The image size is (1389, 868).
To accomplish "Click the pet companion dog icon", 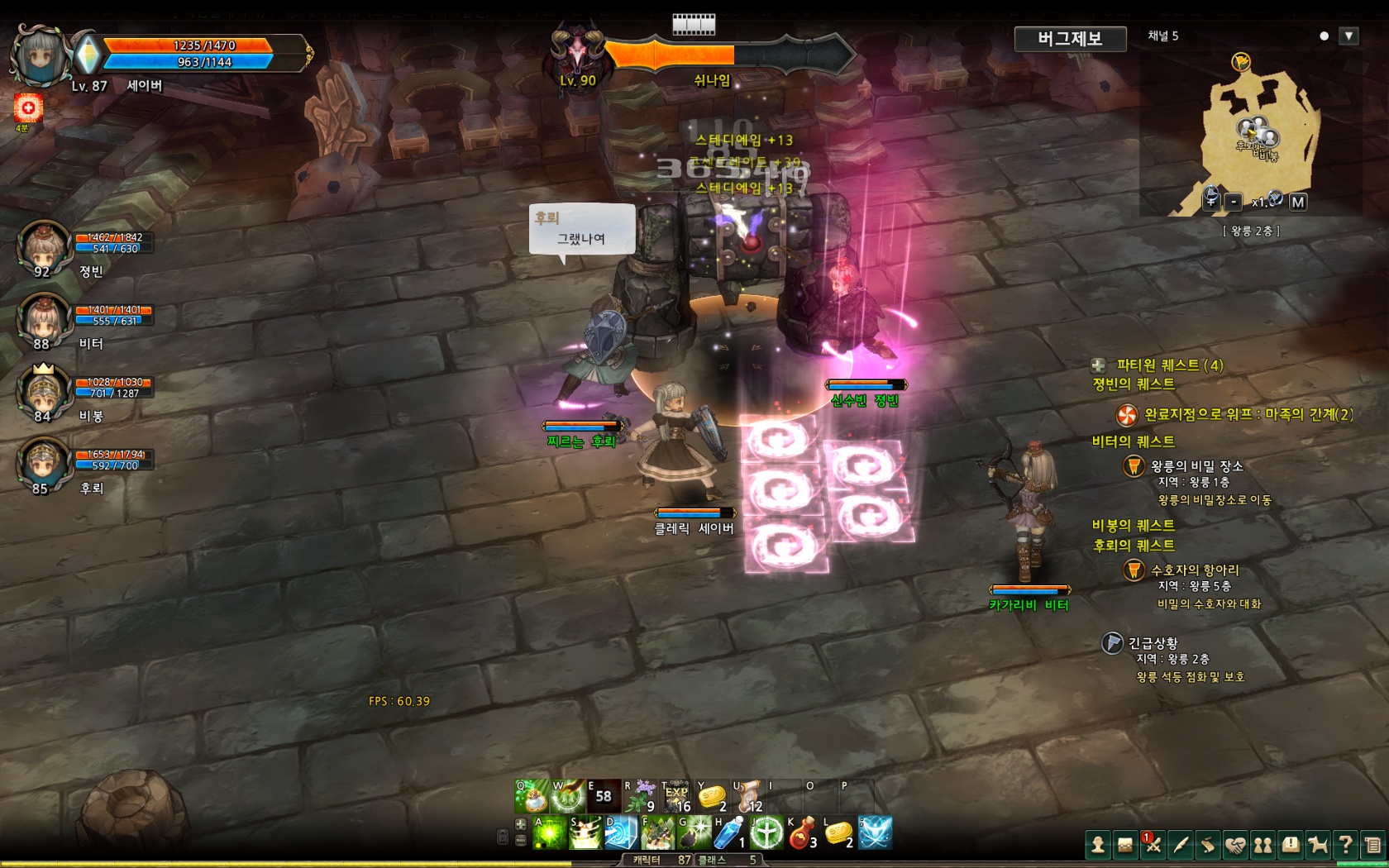I will (x=1317, y=845).
